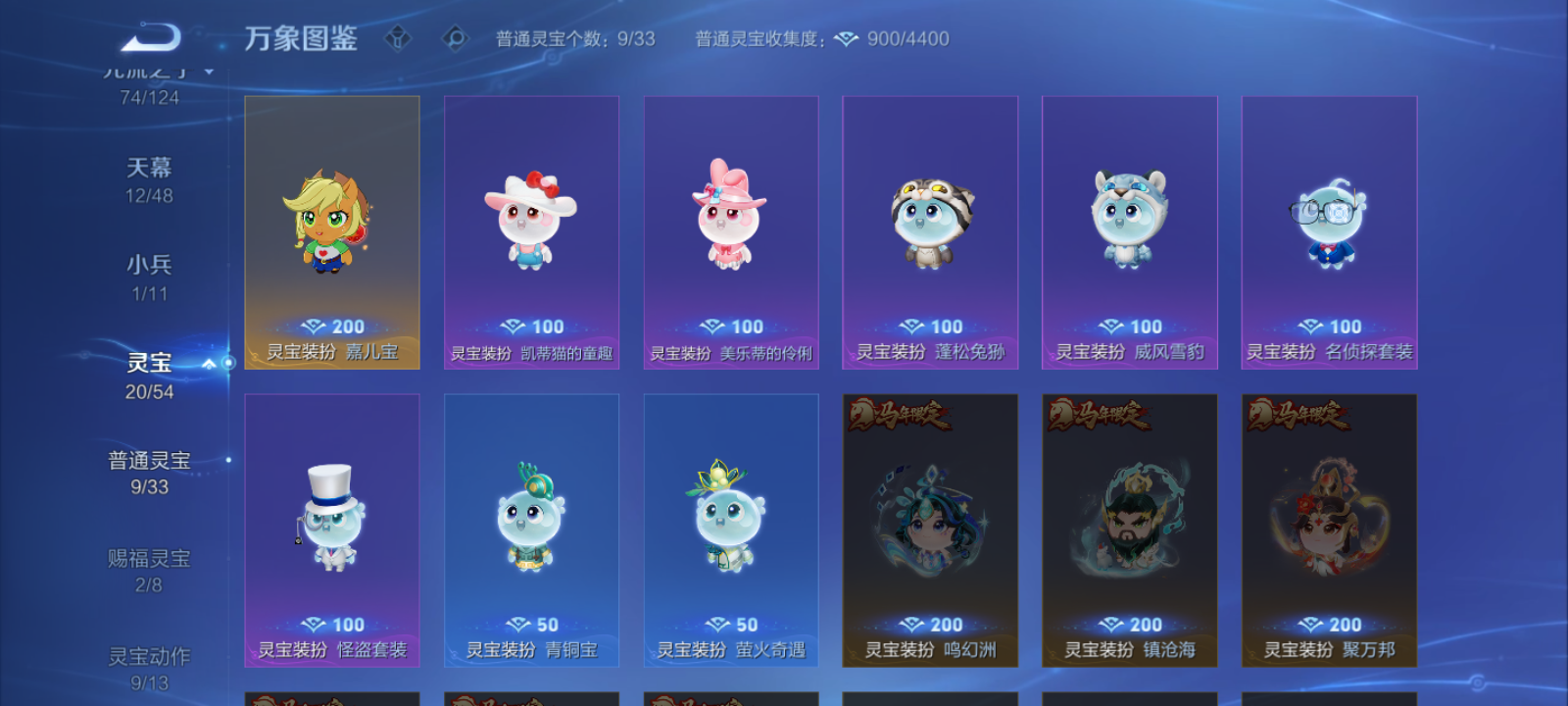Click the gem icon on 嘉儿宝 price tag
1568x706 pixels.
(314, 326)
